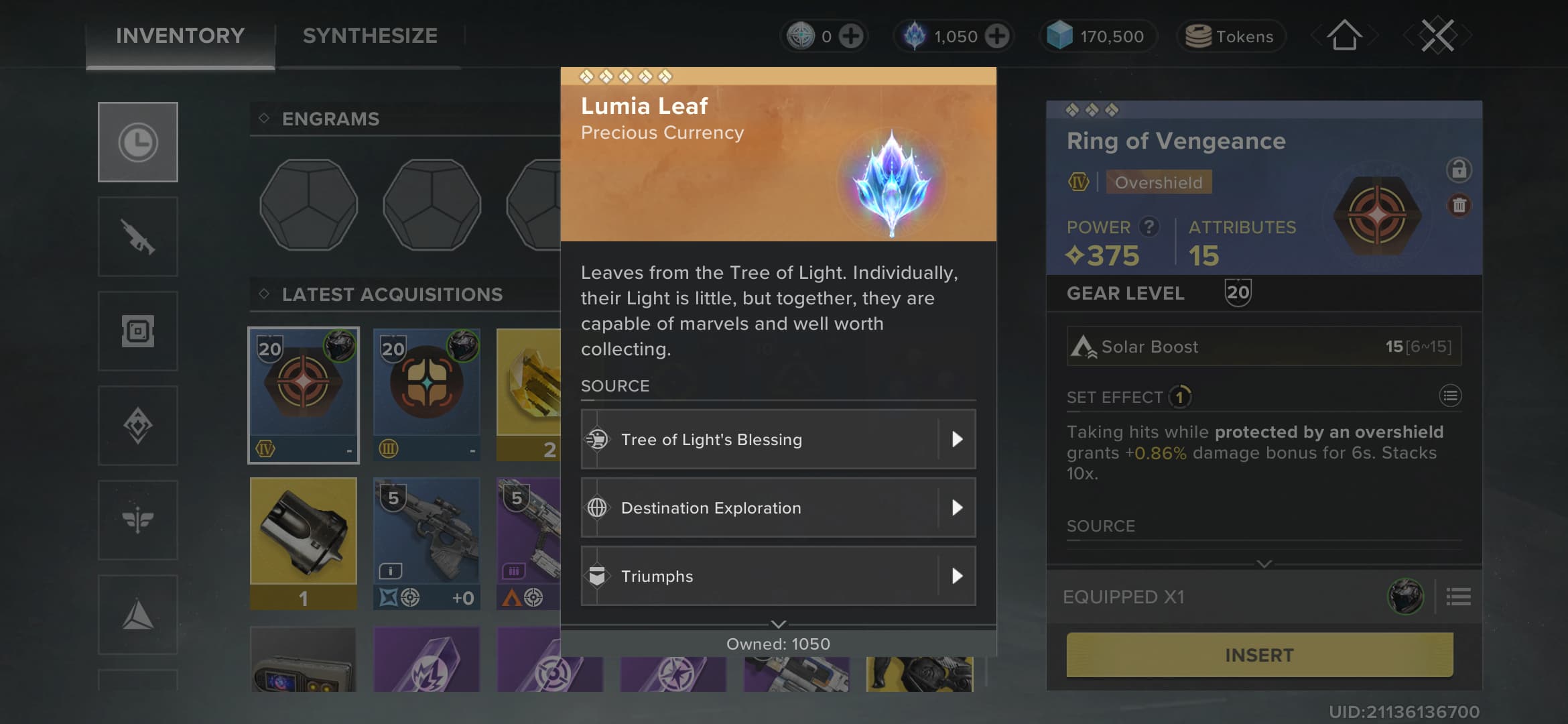Switch to the Synthesize tab
Image resolution: width=1568 pixels, height=724 pixels.
pos(370,36)
